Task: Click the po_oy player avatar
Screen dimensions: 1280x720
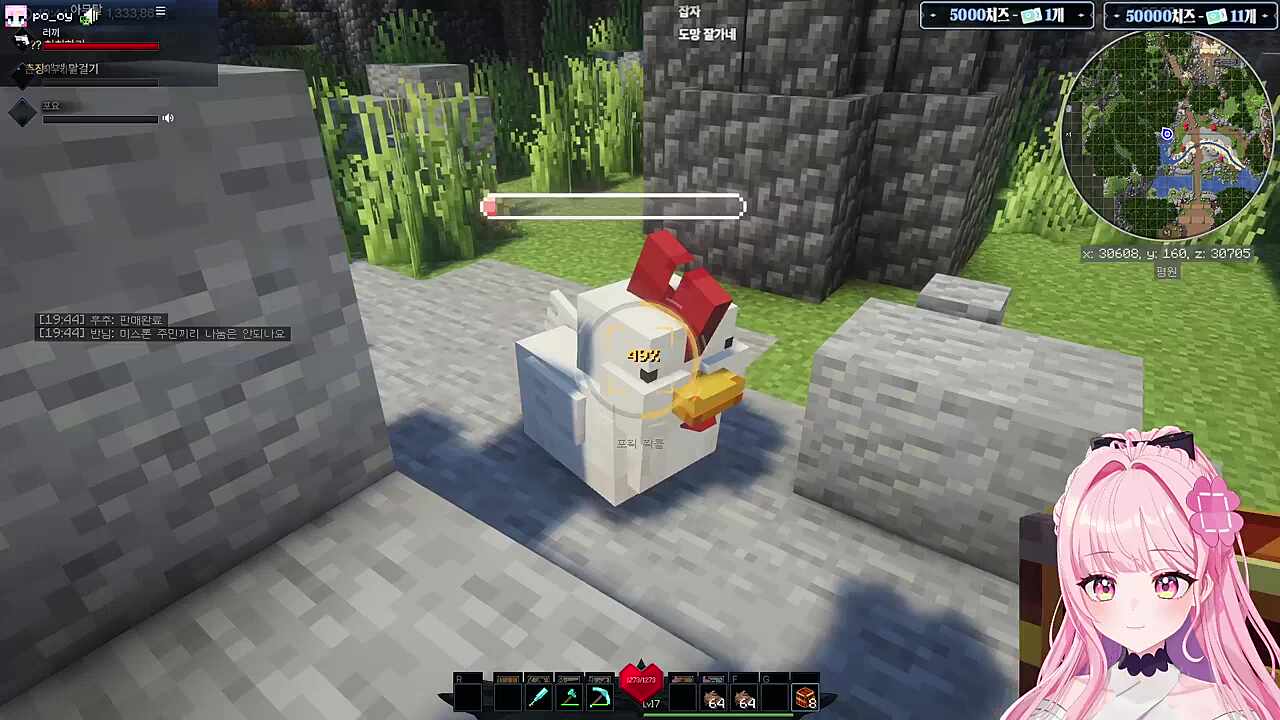Action: 15,16
